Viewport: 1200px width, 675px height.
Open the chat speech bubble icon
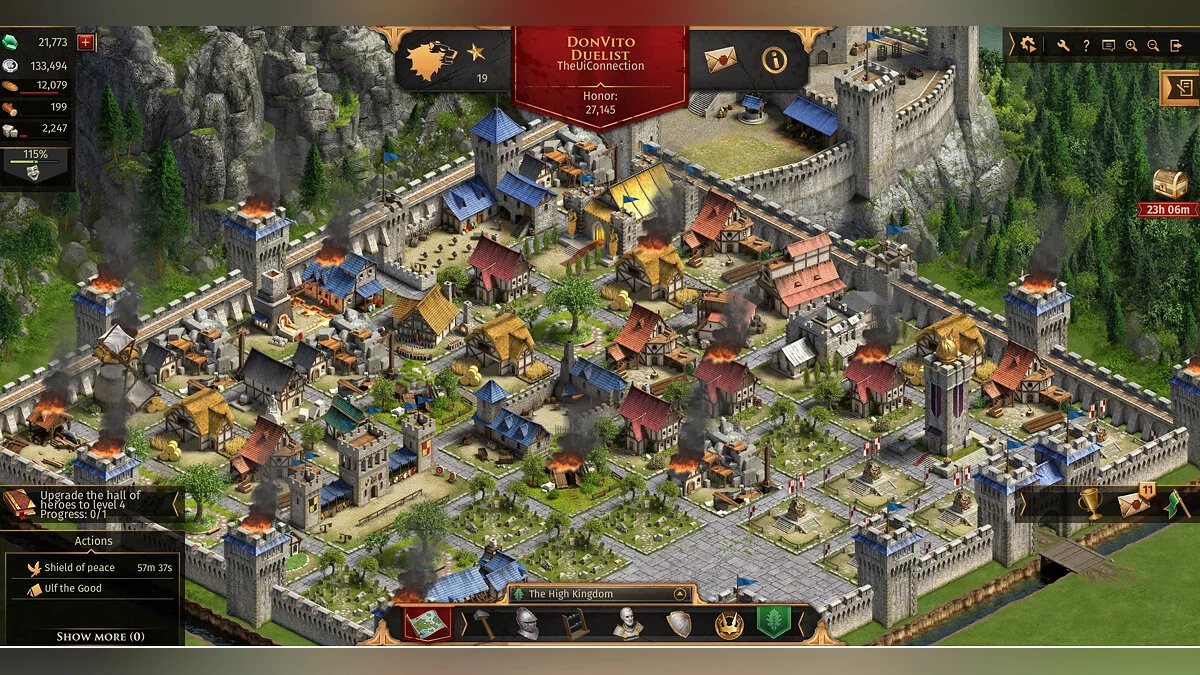1108,45
